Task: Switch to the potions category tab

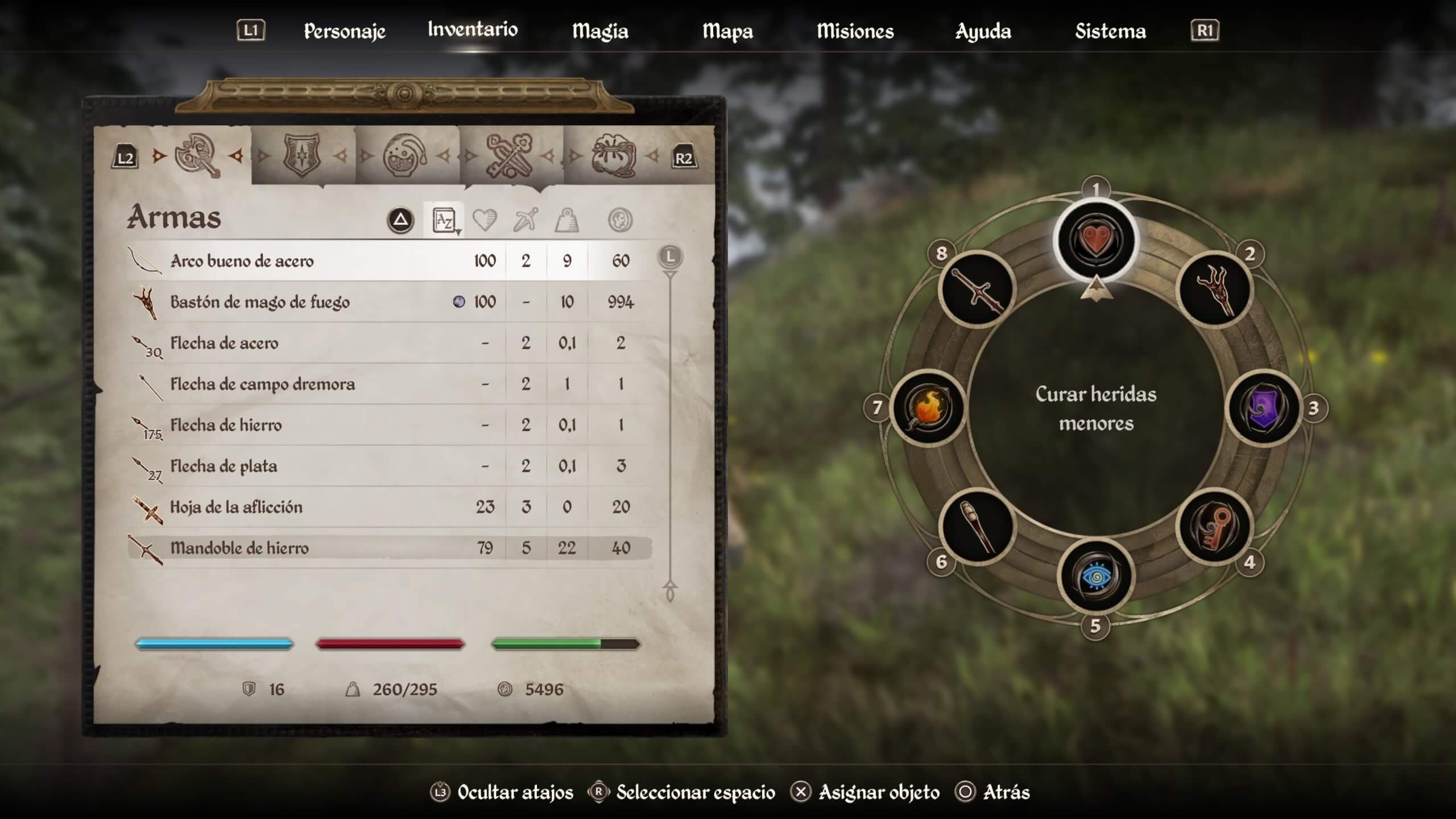Action: coord(405,155)
